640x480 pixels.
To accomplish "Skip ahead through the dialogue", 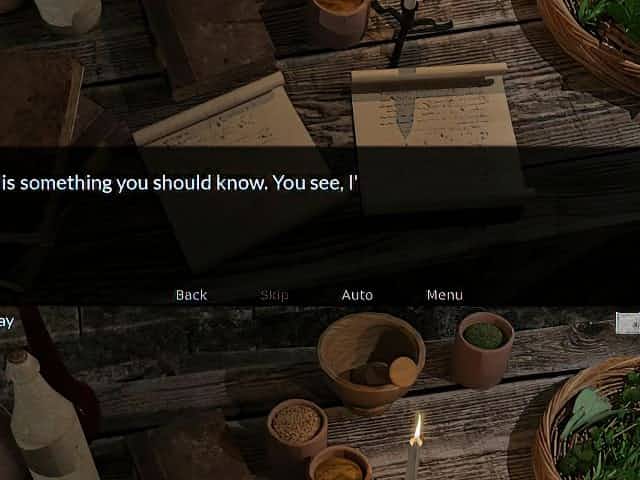I will point(274,295).
